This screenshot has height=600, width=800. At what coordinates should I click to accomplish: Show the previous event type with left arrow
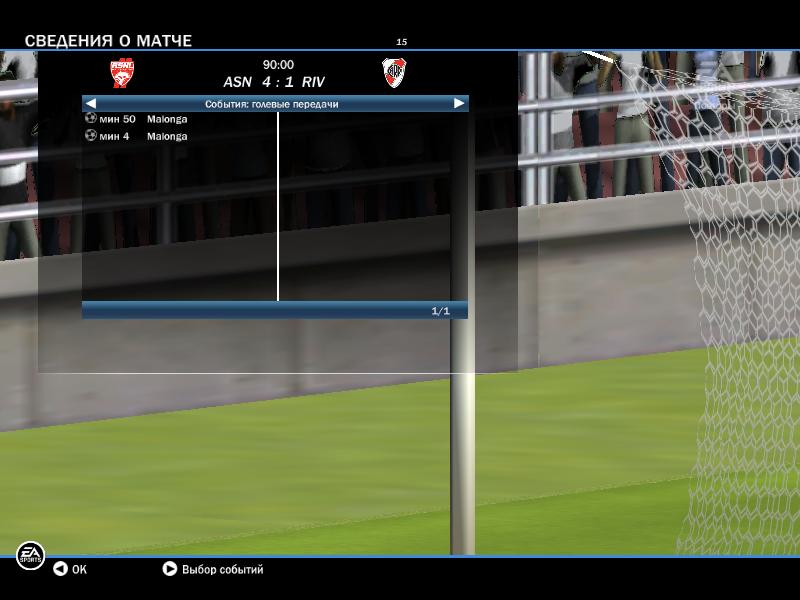tap(90, 103)
